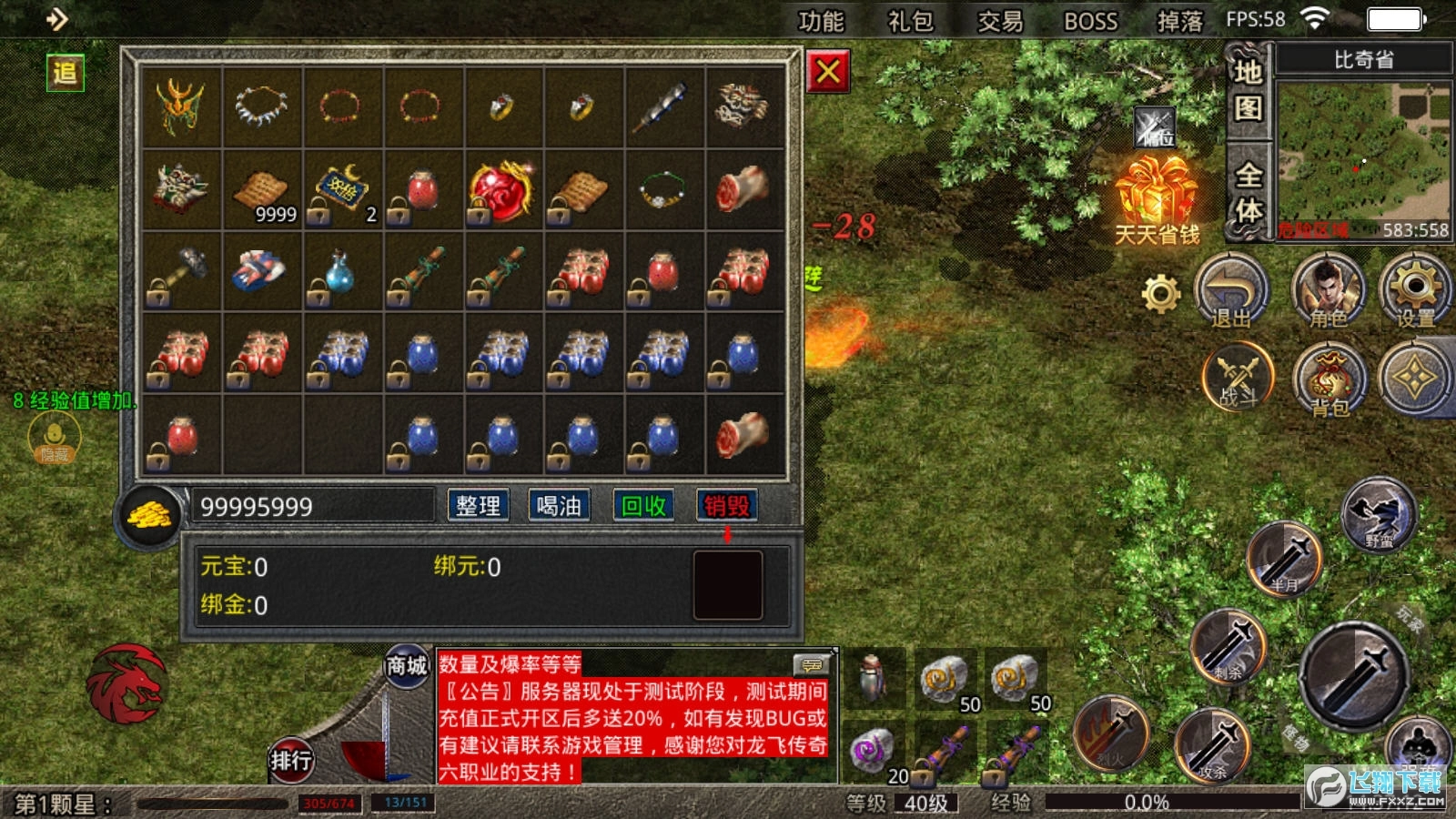Open the 掉落 drops menu
The width and height of the screenshot is (1456, 819).
click(1179, 21)
